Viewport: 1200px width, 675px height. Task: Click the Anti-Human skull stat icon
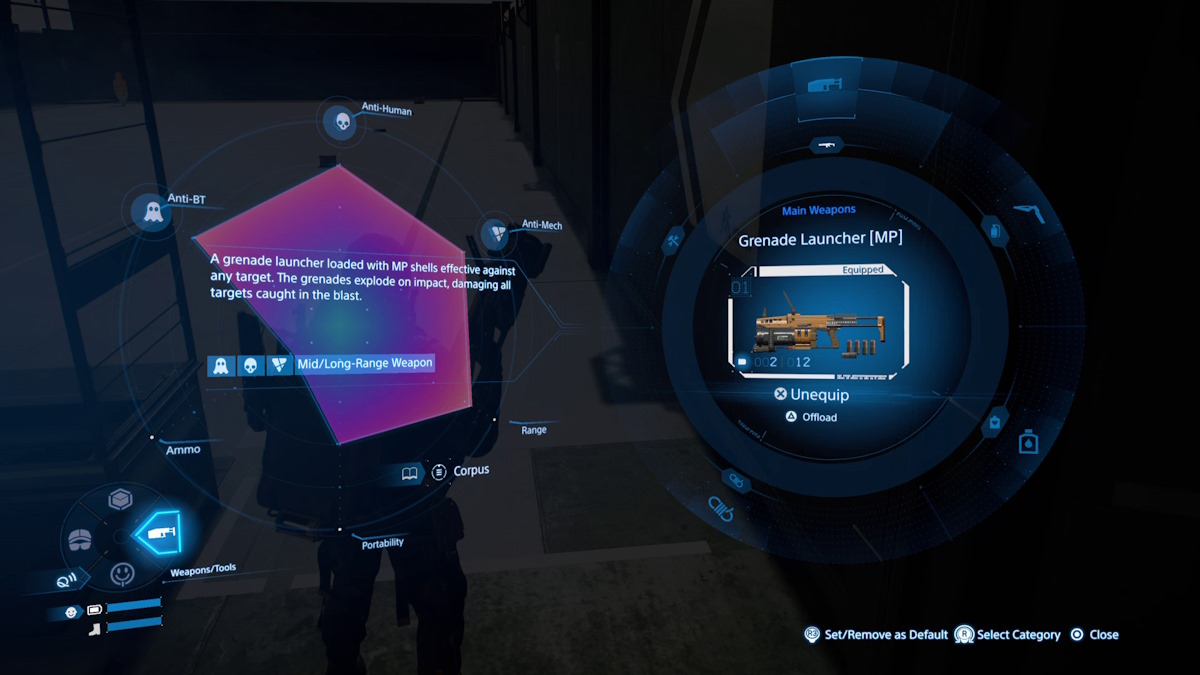(x=339, y=123)
